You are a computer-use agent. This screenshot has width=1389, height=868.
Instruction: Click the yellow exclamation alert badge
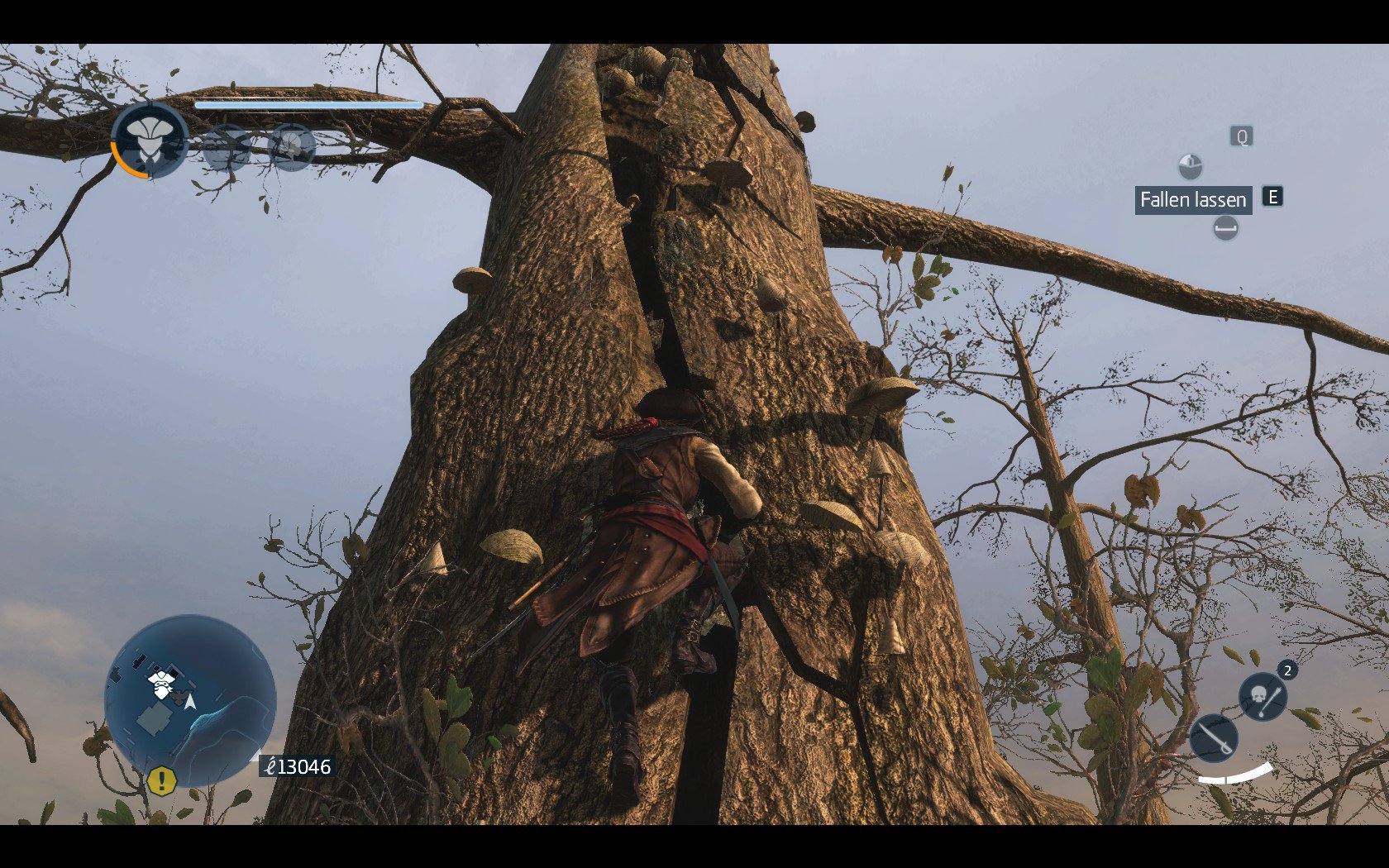[162, 780]
